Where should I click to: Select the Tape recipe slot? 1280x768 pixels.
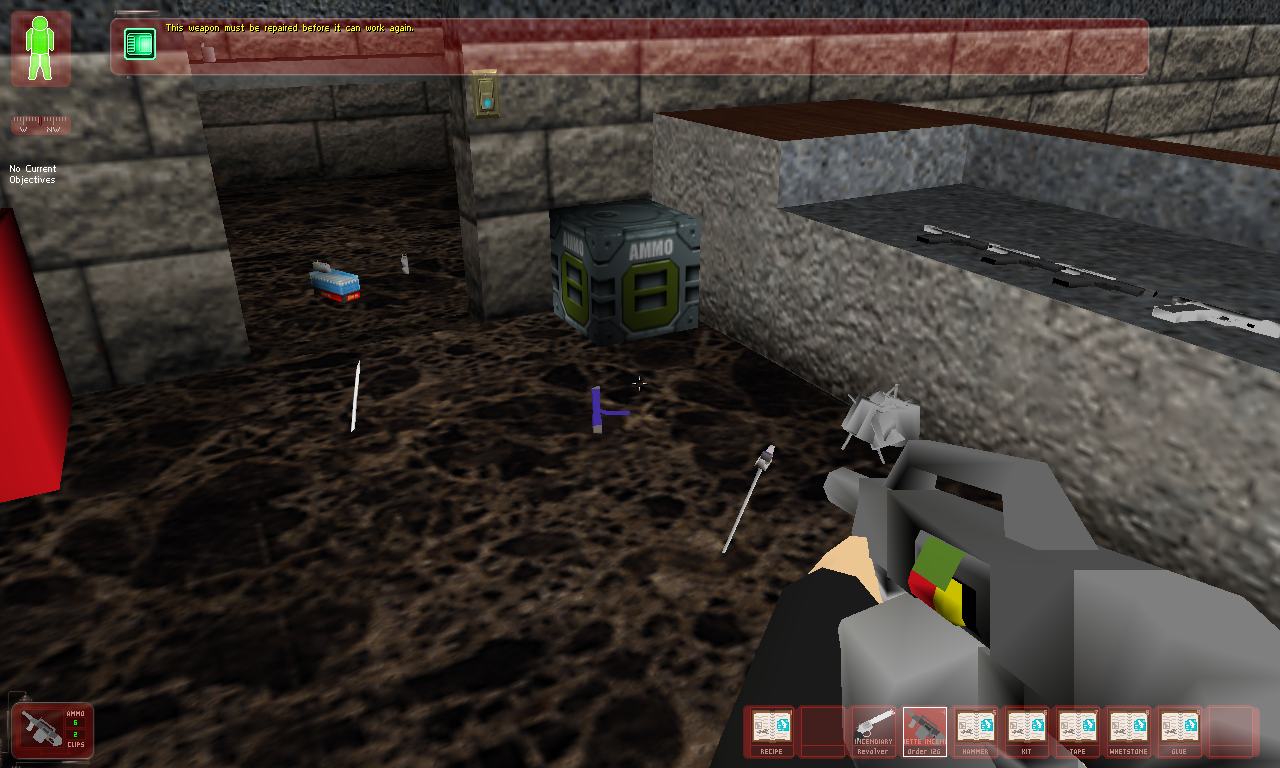click(1077, 731)
